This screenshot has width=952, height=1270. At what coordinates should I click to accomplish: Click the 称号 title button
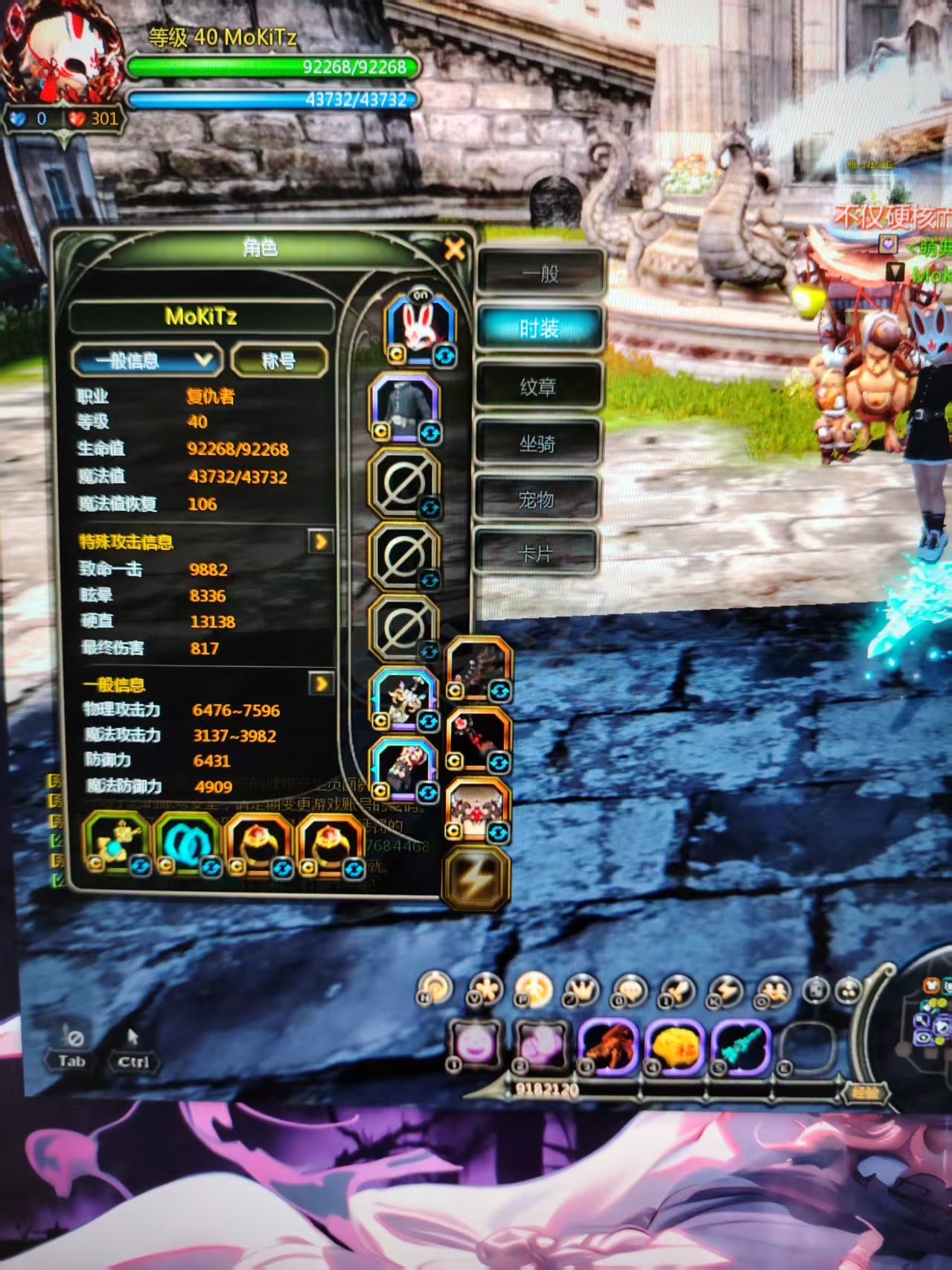[x=279, y=361]
